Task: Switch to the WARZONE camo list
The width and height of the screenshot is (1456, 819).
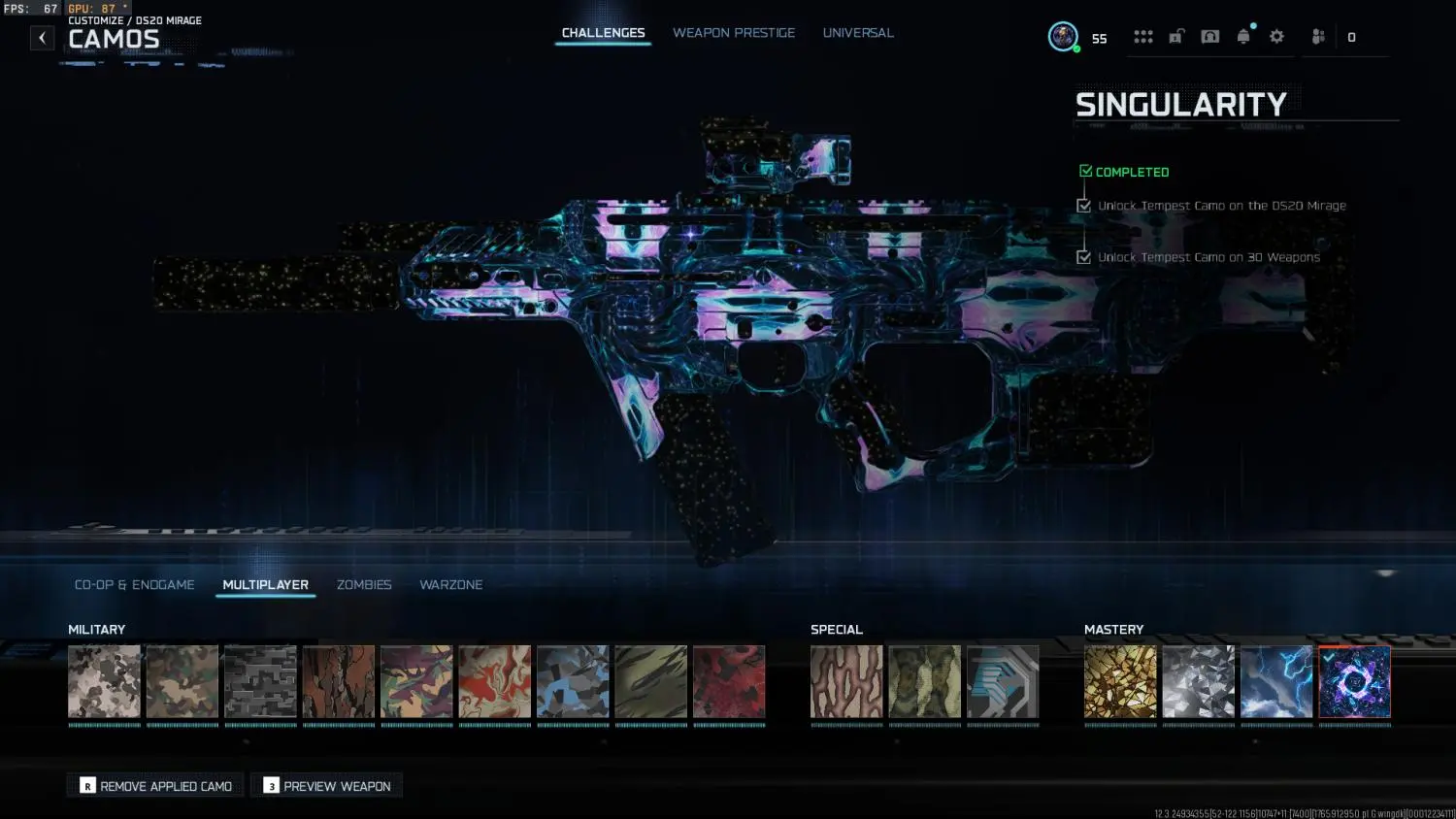Action: [x=450, y=584]
